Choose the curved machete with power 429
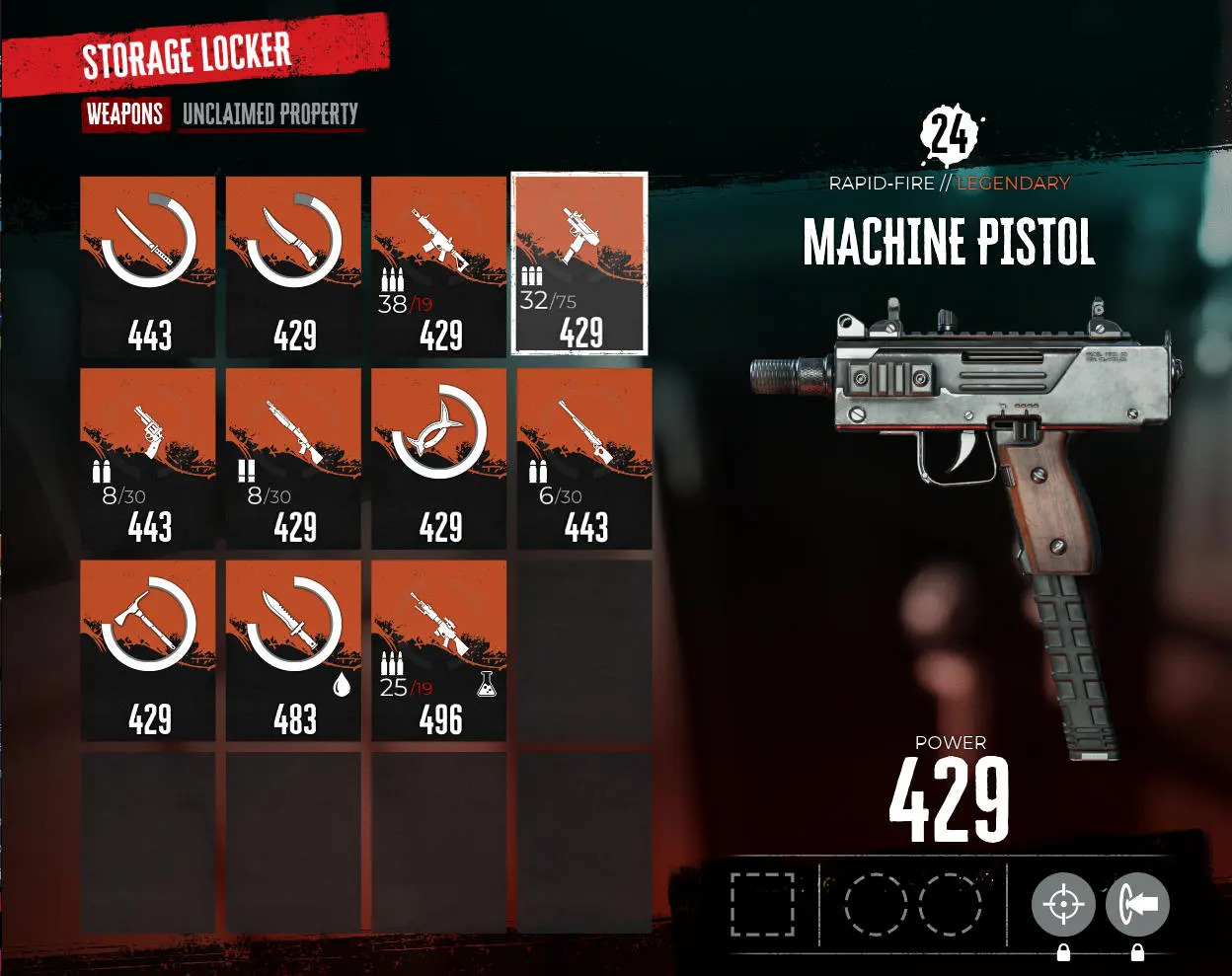 294,266
